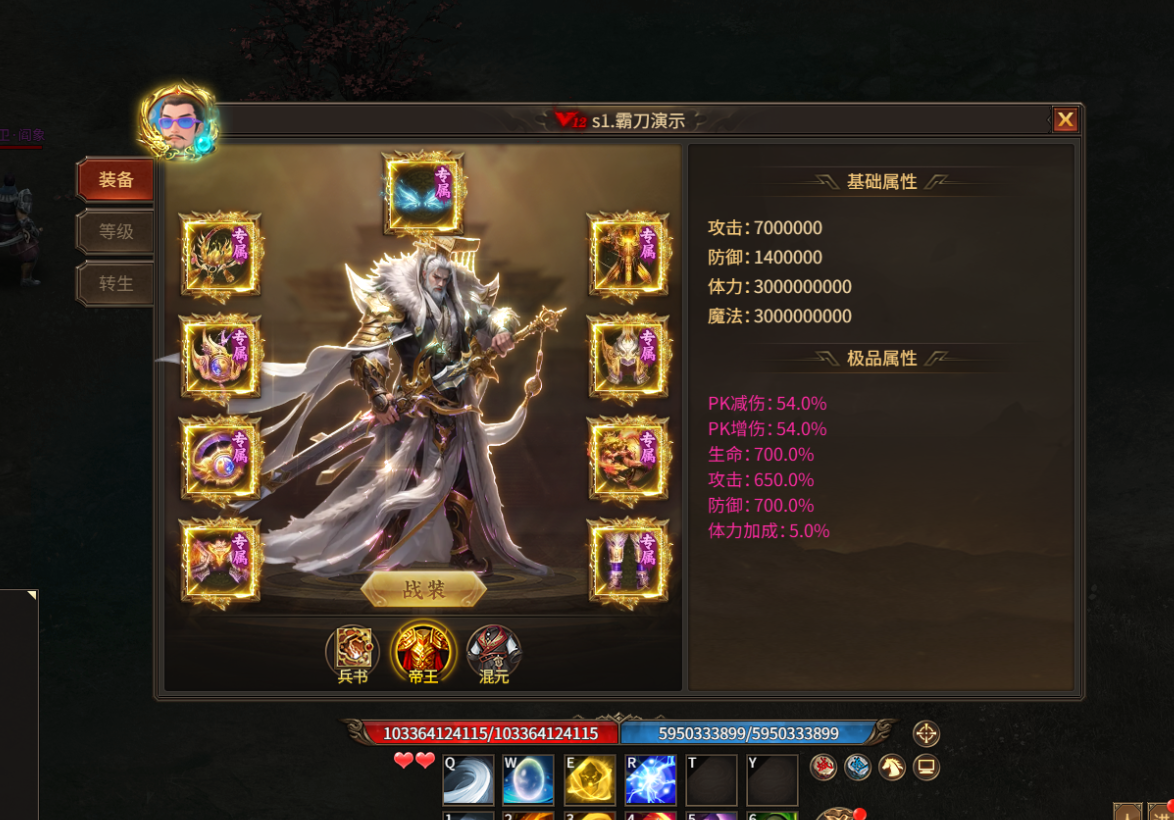Trigger the blue lightning R skill

[650, 780]
